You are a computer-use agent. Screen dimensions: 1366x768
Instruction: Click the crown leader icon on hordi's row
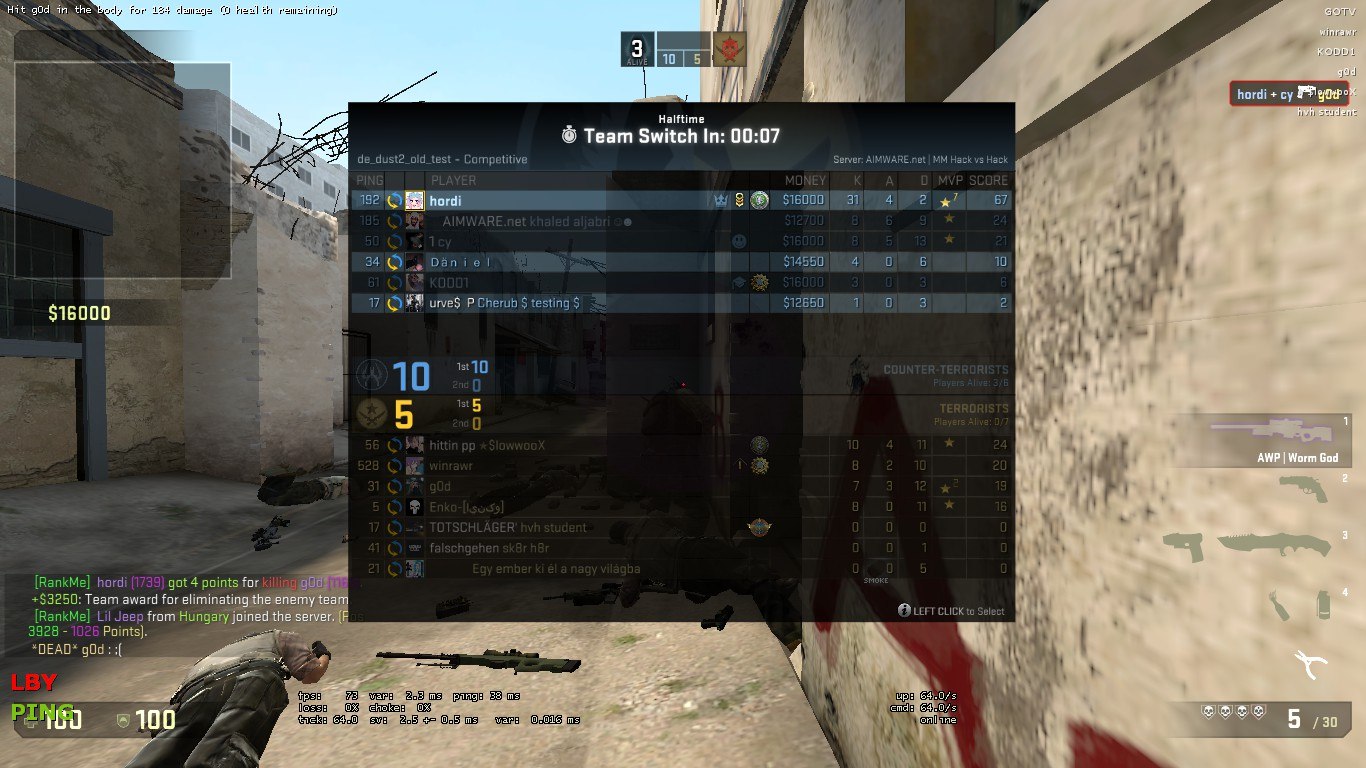coord(721,200)
